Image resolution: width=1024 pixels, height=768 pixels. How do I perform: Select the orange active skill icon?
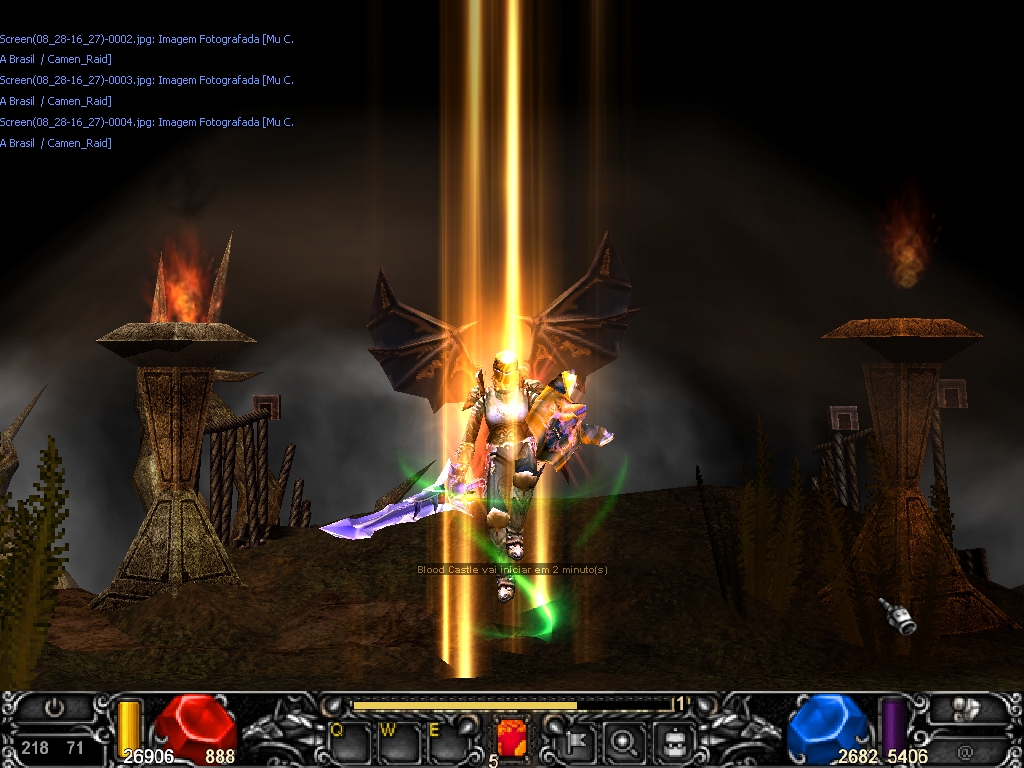(512, 741)
